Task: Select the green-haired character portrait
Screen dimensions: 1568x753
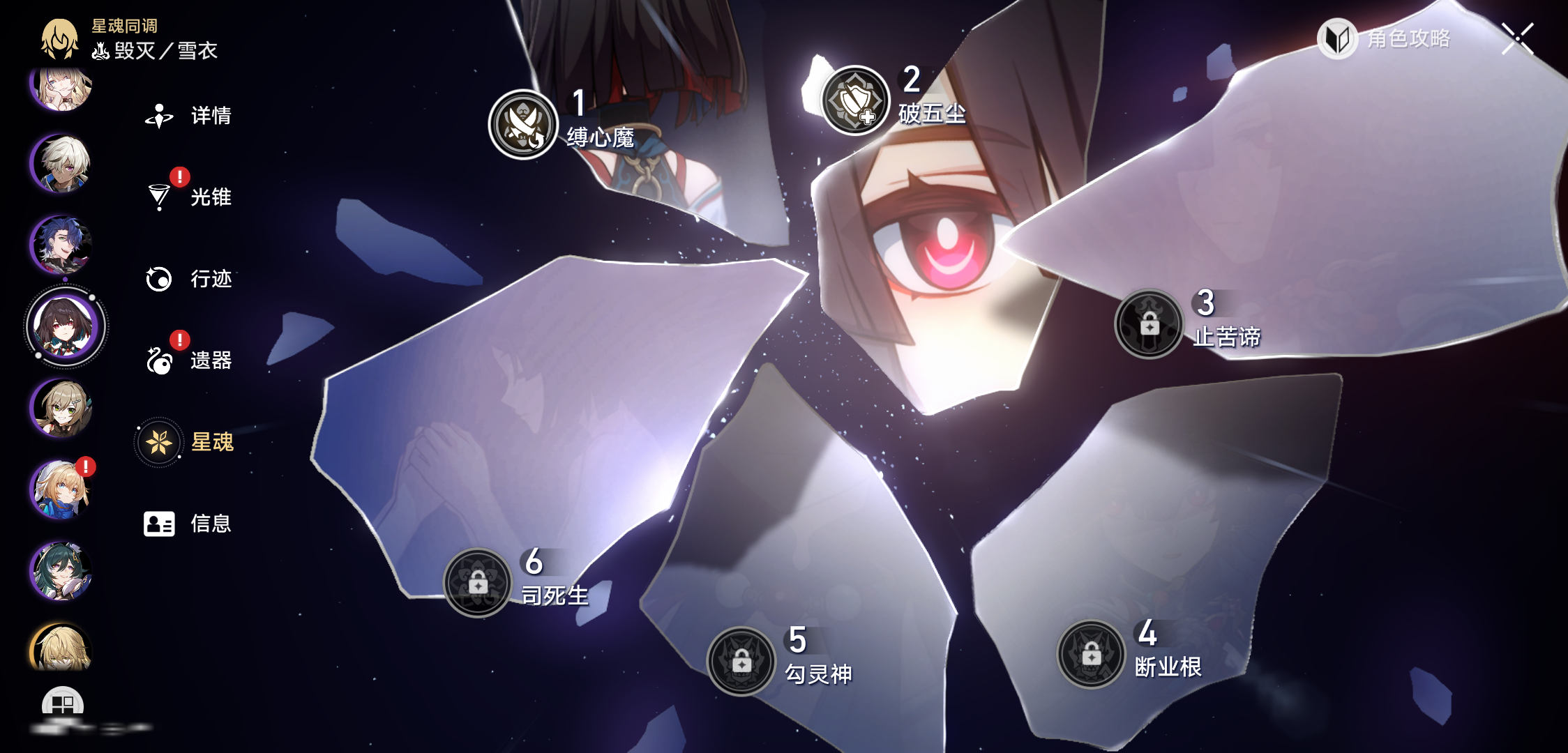Action: click(62, 571)
